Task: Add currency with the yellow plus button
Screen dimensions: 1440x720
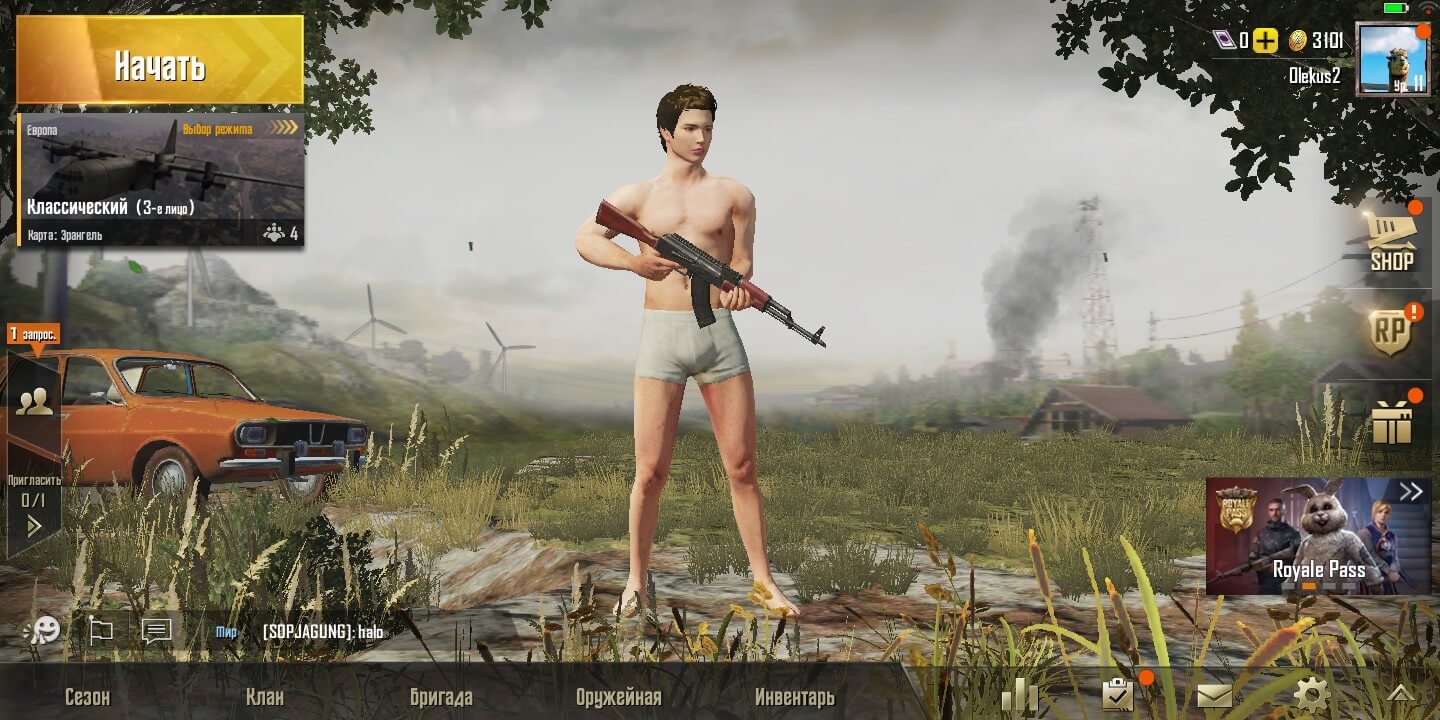Action: click(1266, 41)
